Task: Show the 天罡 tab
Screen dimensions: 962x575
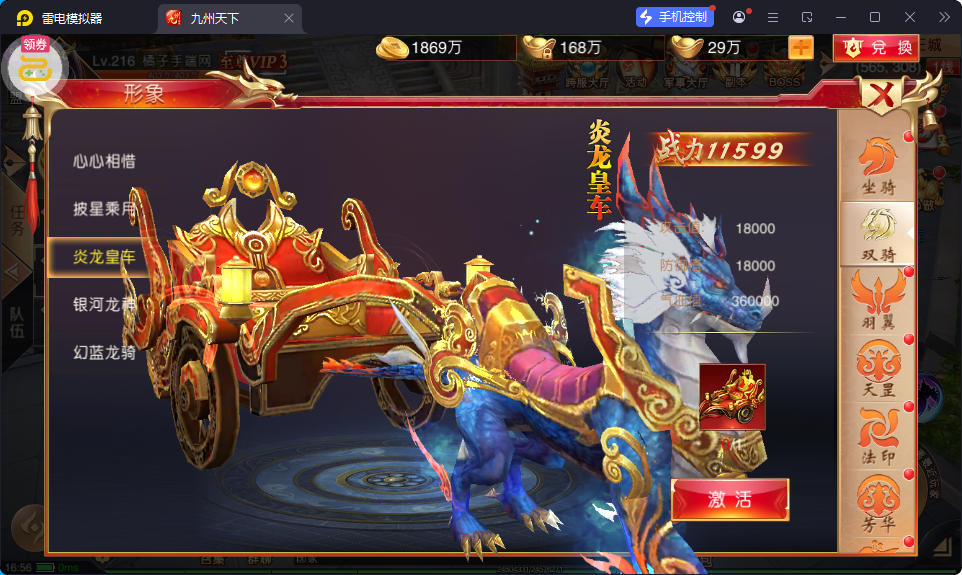Action: click(878, 370)
